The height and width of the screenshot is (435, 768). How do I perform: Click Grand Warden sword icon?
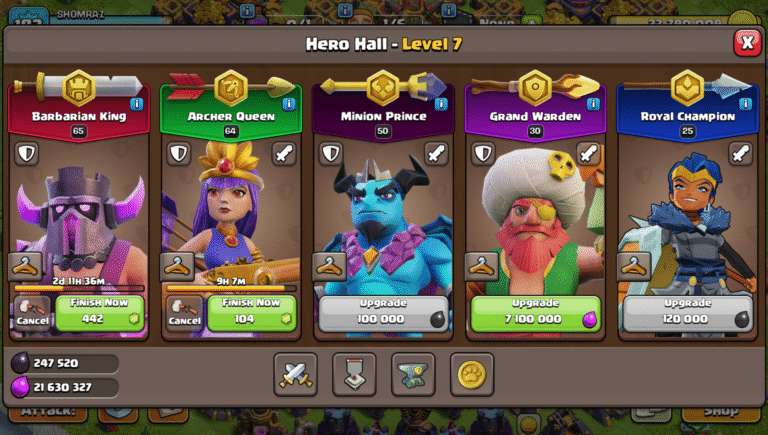click(x=588, y=153)
